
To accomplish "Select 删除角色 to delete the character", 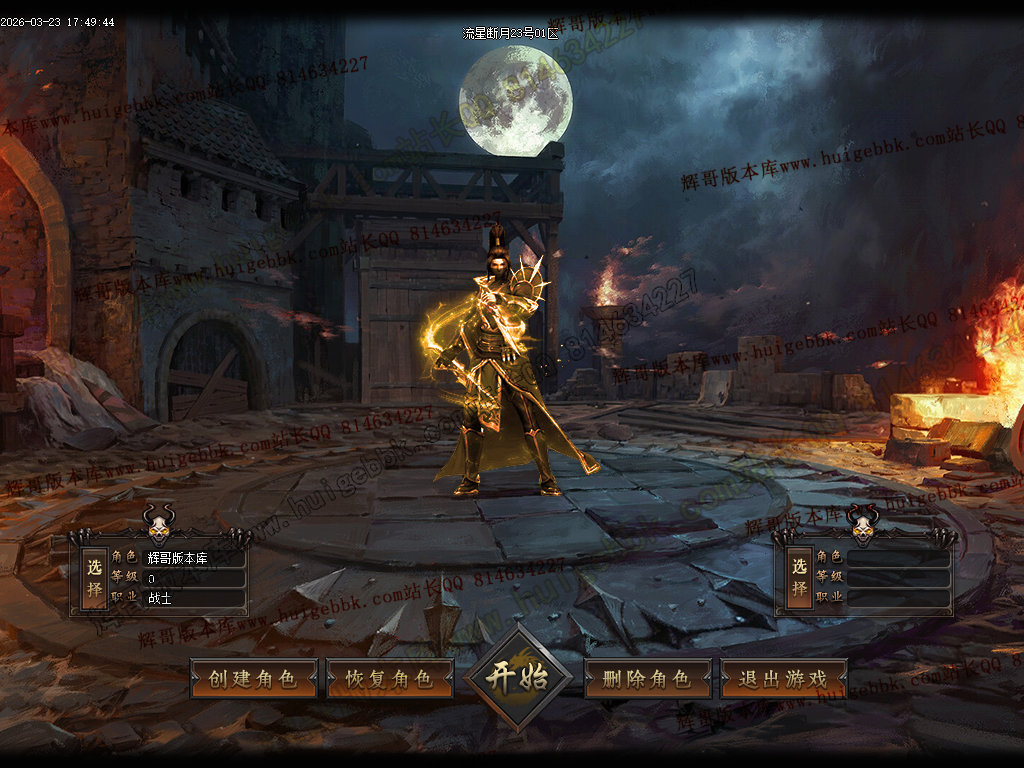I will (x=647, y=679).
